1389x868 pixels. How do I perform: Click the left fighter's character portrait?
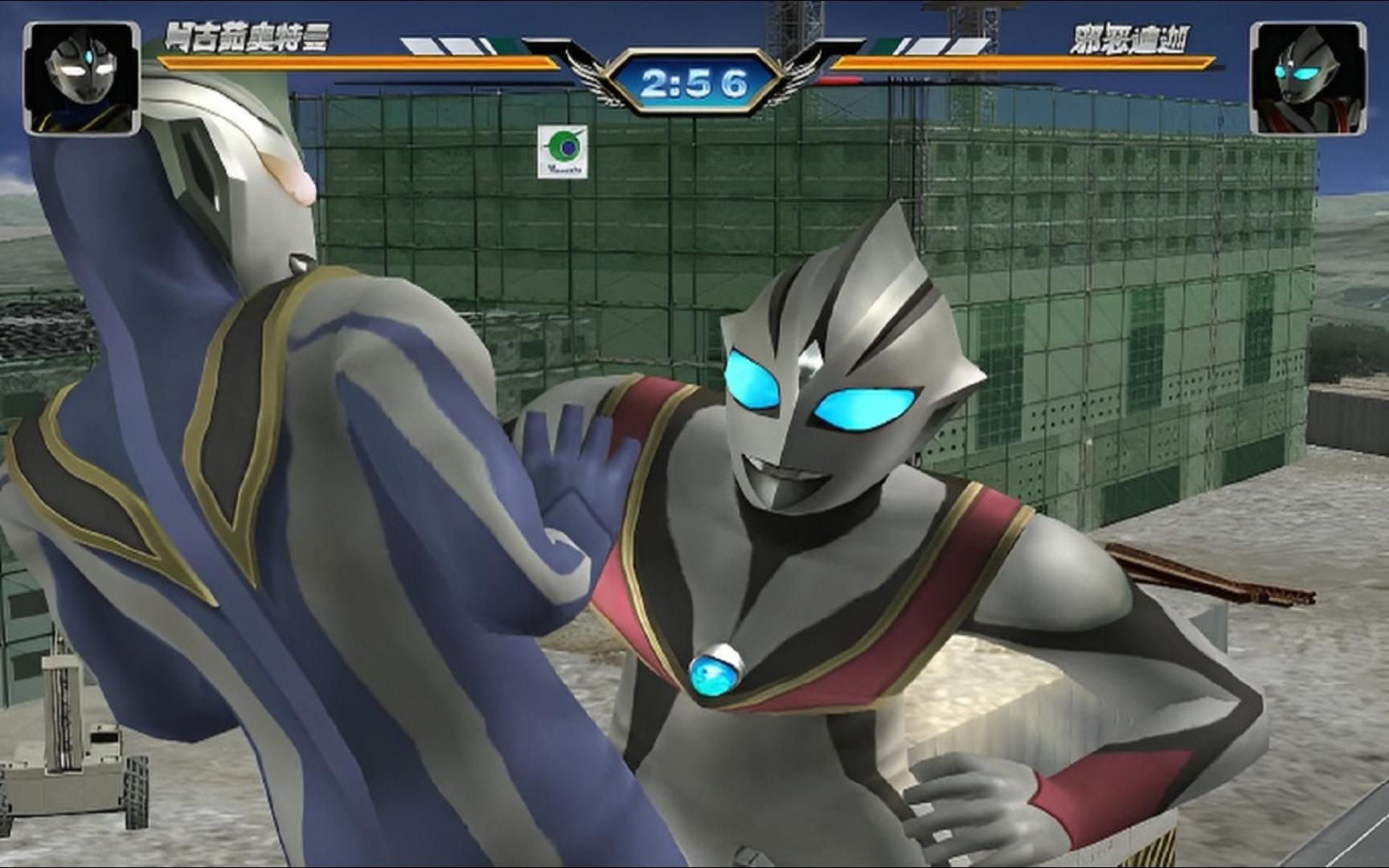point(81,78)
